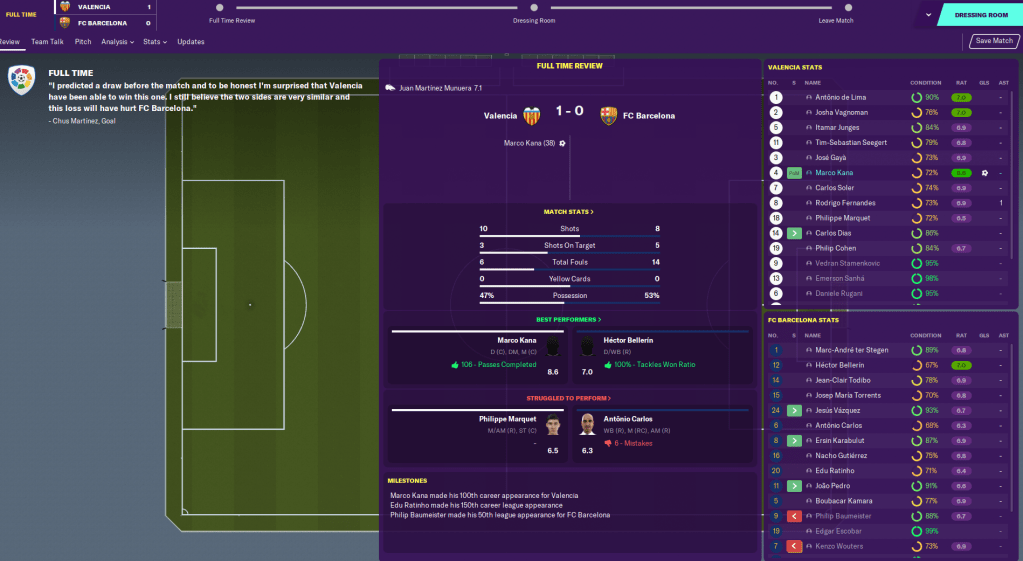
Task: Open the Match Stats details
Action: [569, 212]
